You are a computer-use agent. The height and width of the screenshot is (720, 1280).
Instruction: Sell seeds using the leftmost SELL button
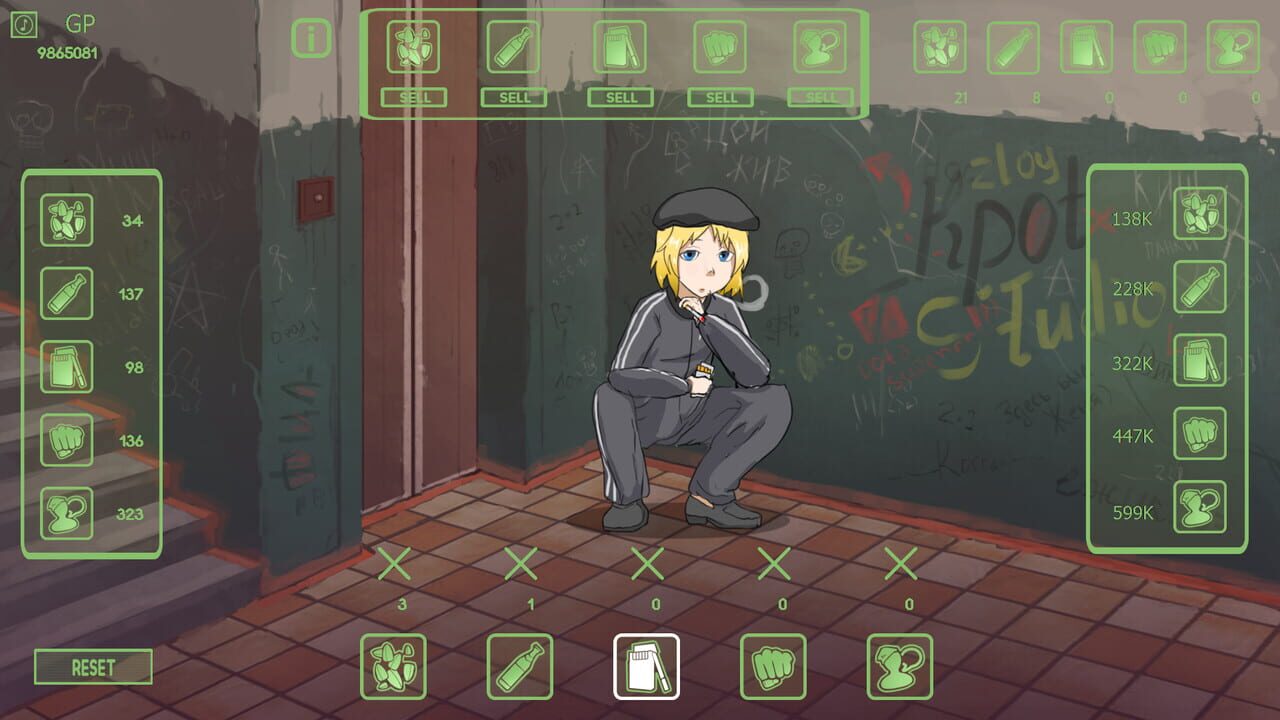pyautogui.click(x=416, y=98)
